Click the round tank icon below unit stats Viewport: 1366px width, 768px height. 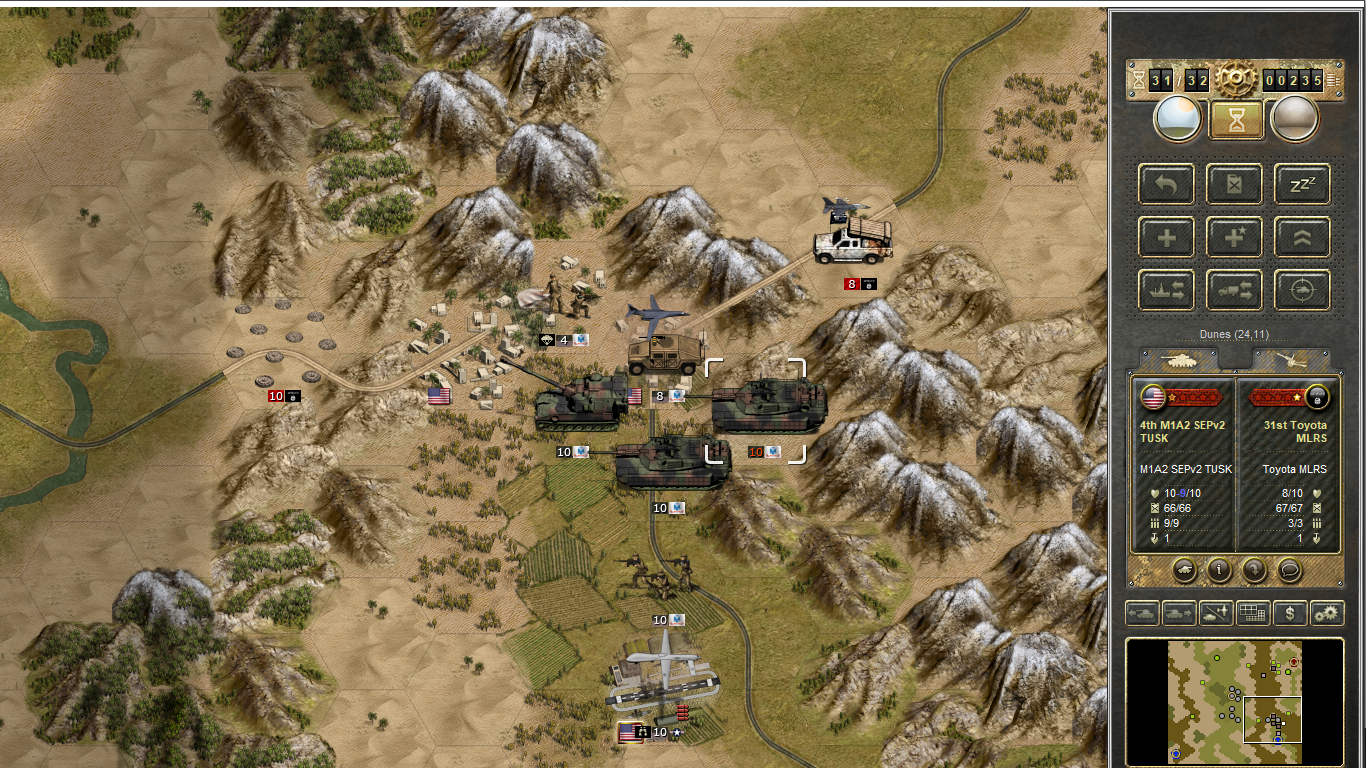click(1184, 570)
